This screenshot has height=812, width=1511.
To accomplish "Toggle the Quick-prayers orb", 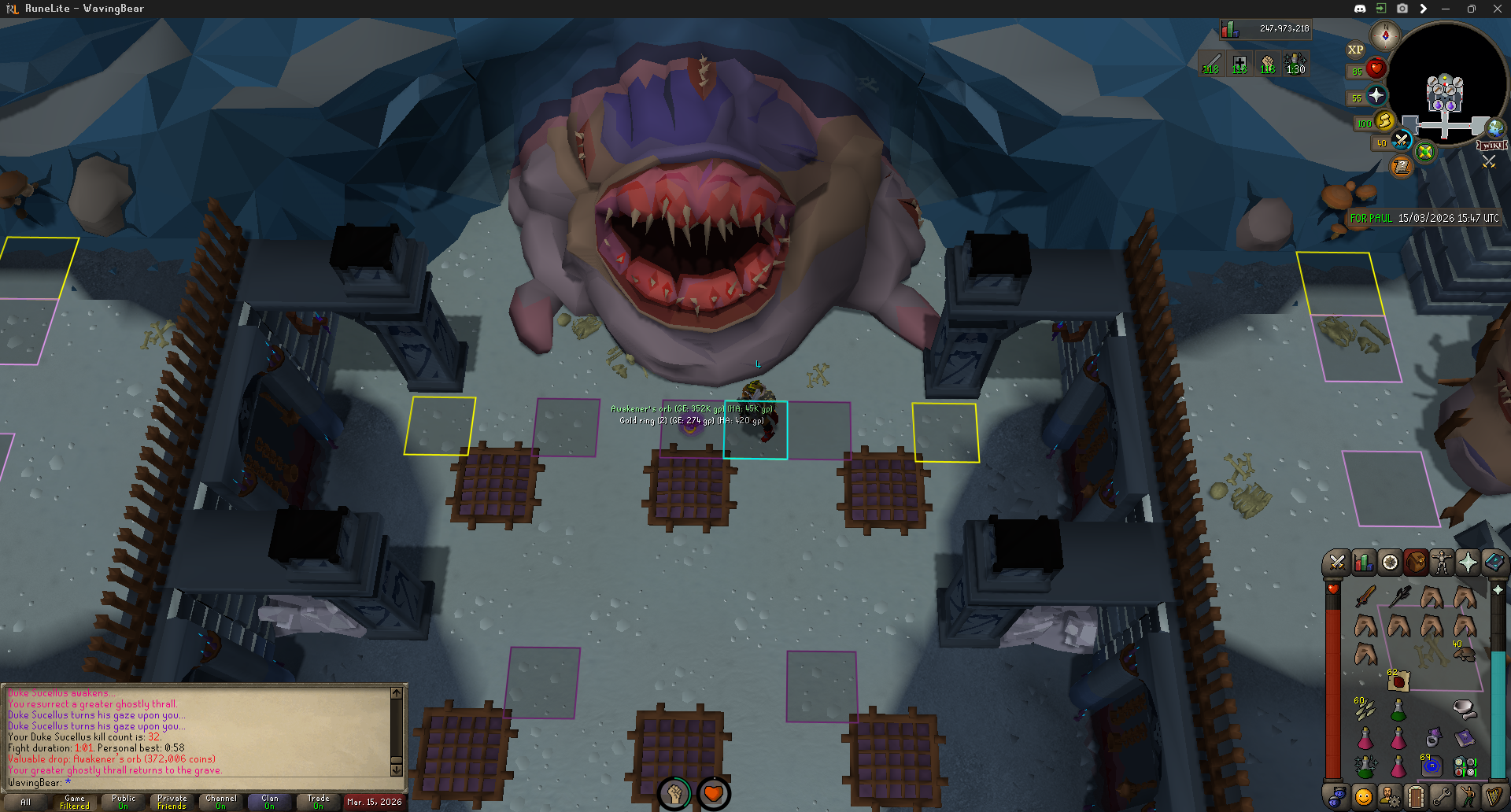I will click(x=1376, y=96).
